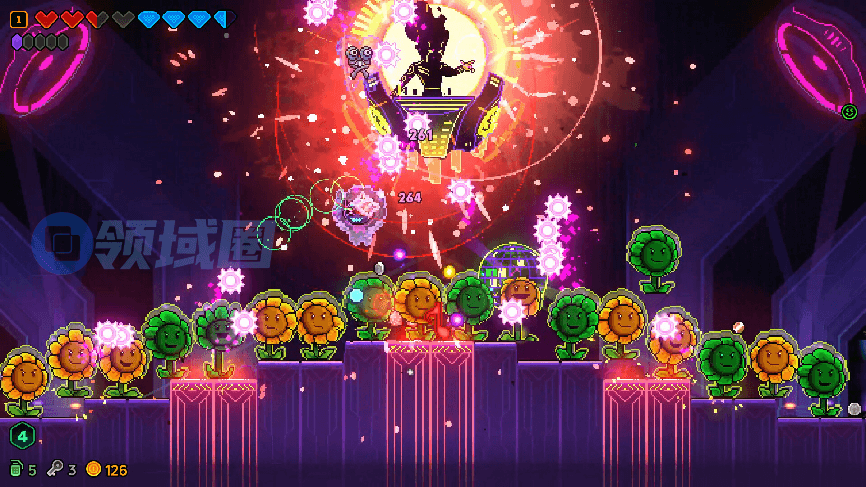Viewport: 866px width, 487px height.
Task: Click the green hexagon badge showing 4
Action: tap(22, 436)
